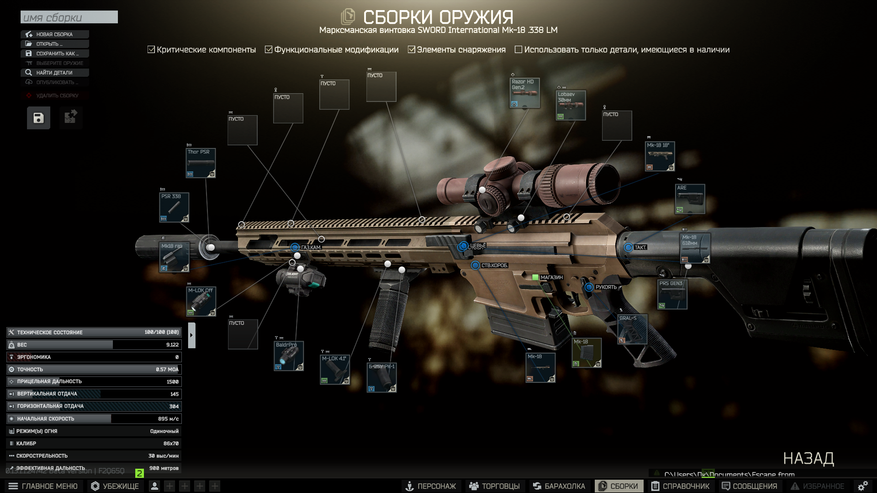
Task: Select the Razor HD Gen.2 scope slot
Action: click(x=525, y=92)
